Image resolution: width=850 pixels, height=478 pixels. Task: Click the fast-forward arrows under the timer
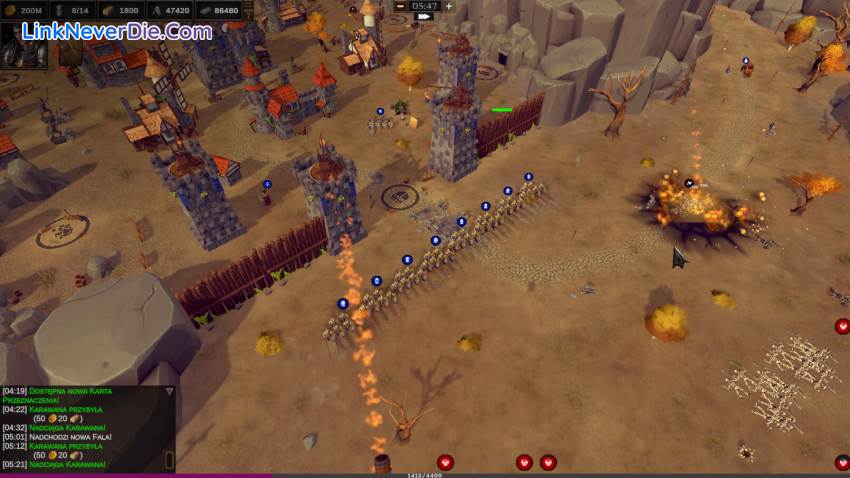click(424, 17)
